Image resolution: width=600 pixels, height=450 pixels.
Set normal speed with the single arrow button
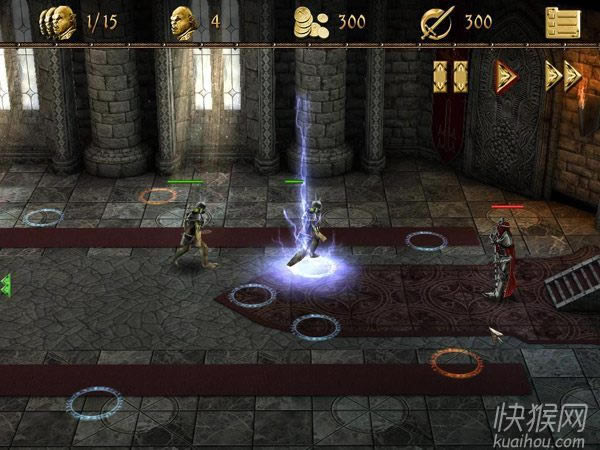[506, 75]
